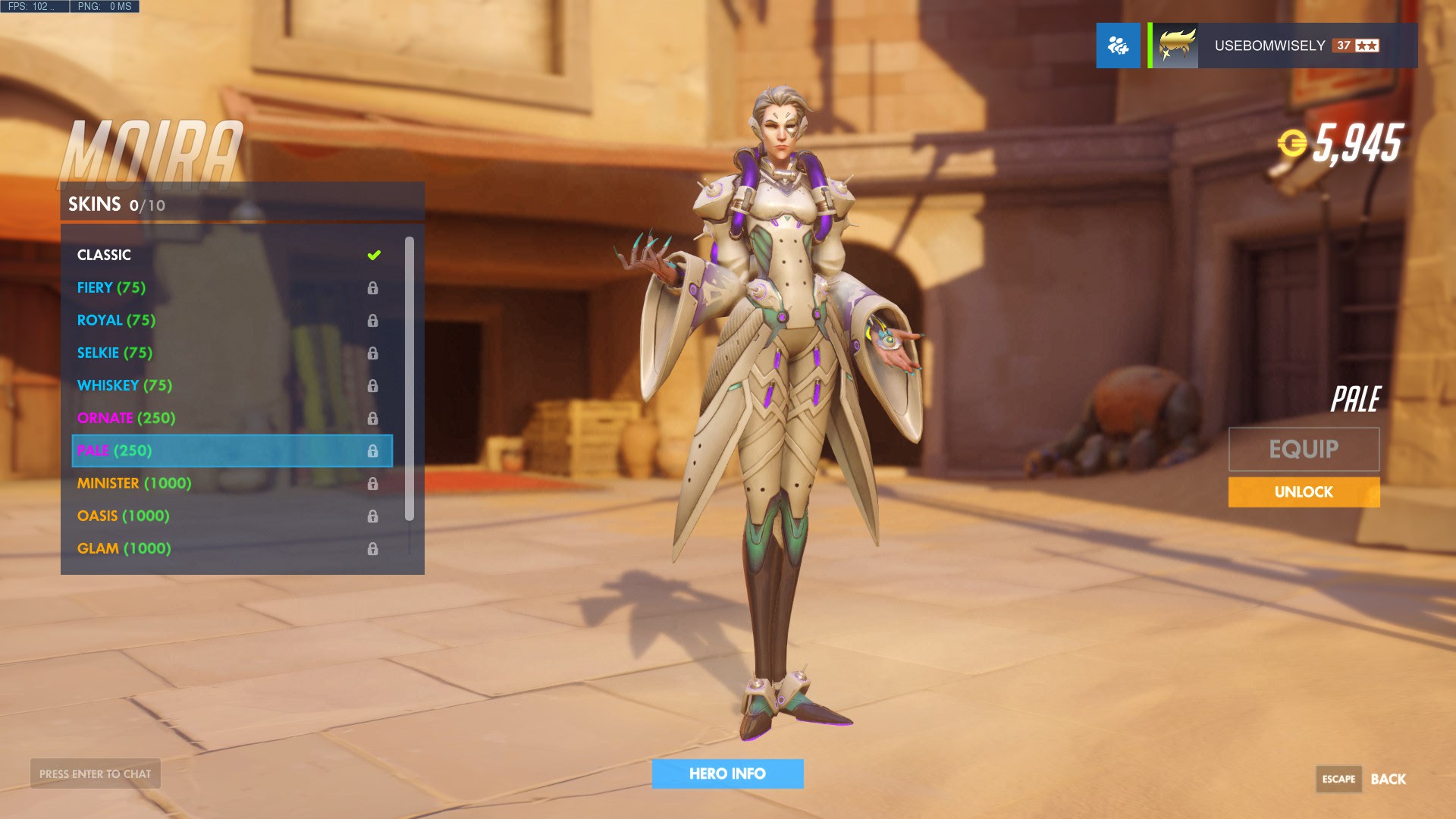1456x819 pixels.
Task: Pick the Selkie (75) skin
Action: [x=227, y=353]
